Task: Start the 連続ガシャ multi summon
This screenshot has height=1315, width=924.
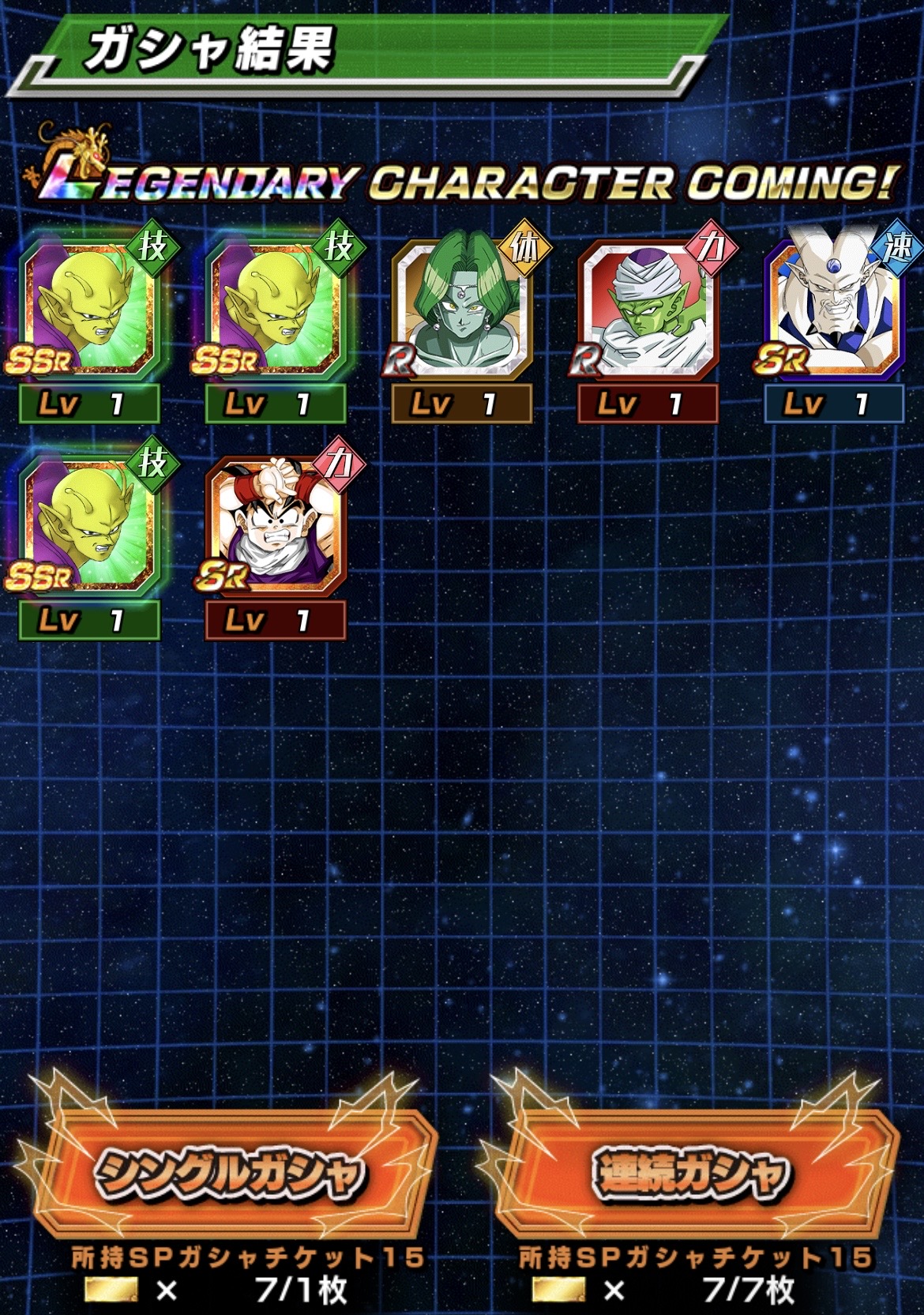Action: click(690, 1172)
